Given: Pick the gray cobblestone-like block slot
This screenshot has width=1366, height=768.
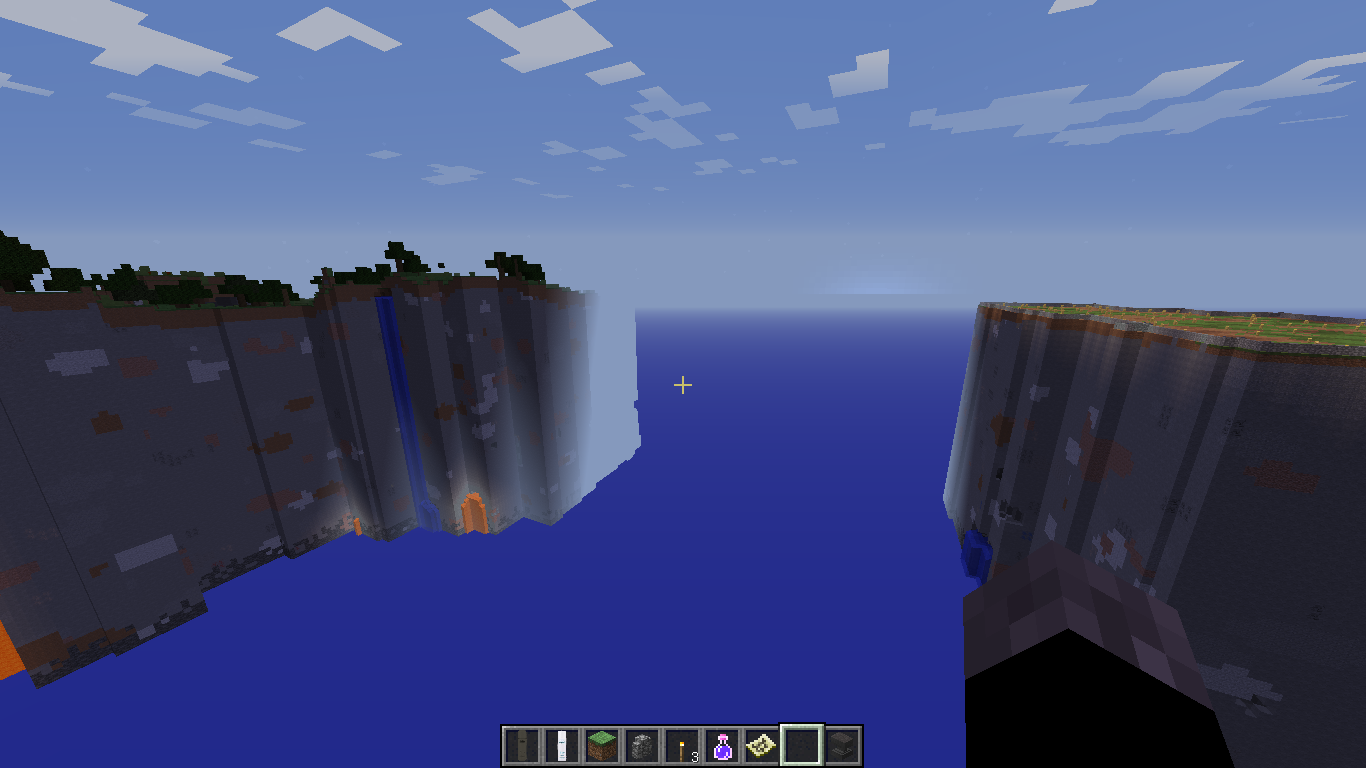Looking at the screenshot, I should (x=642, y=746).
